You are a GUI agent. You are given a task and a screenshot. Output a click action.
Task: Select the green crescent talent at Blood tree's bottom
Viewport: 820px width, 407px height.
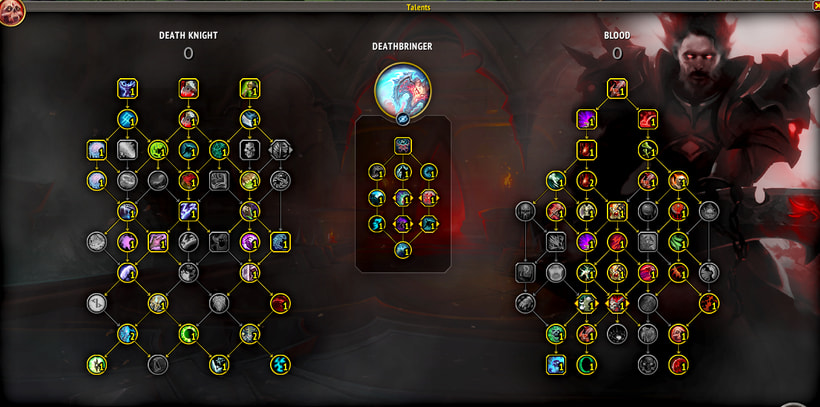click(586, 364)
